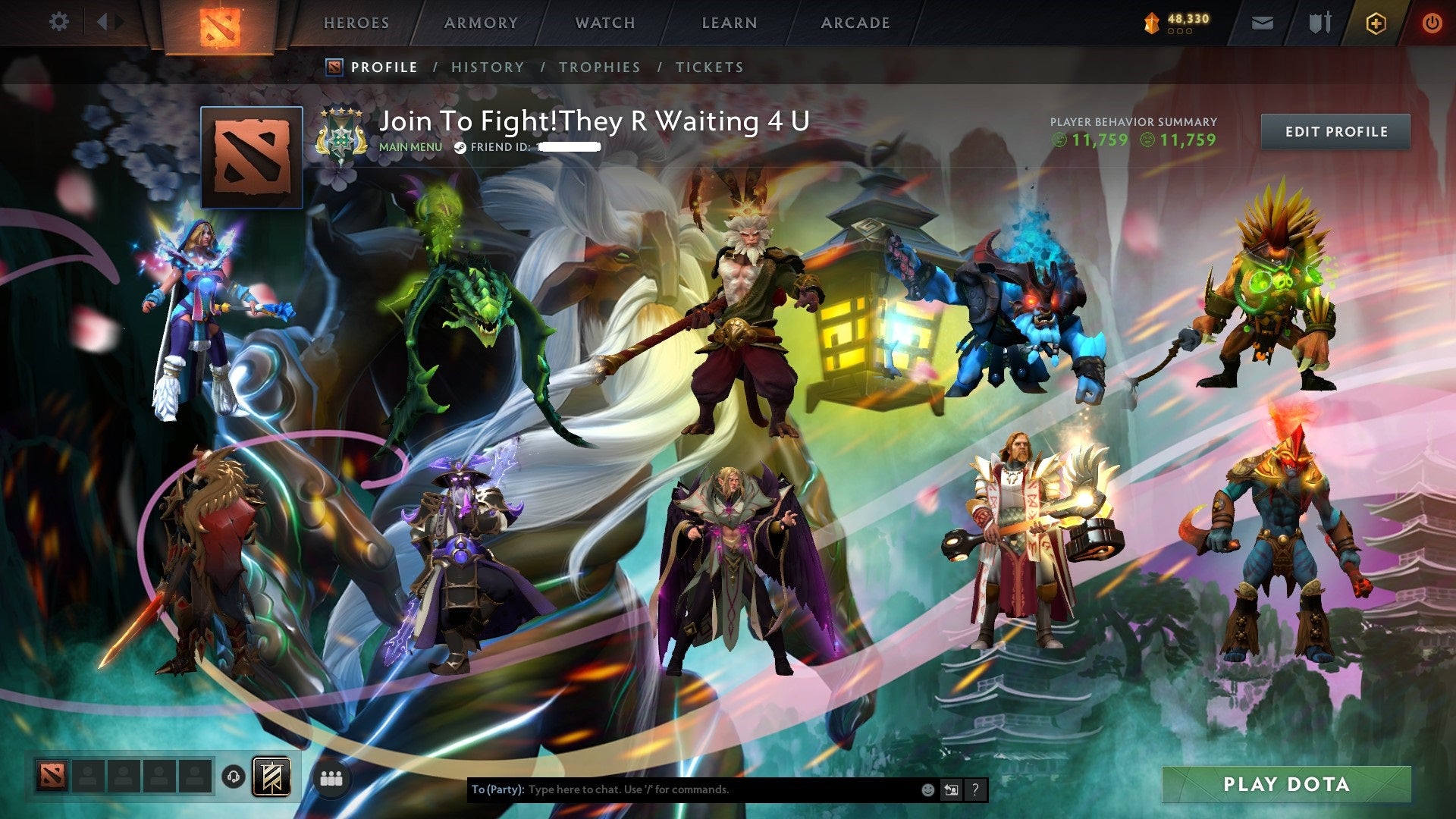Click the power button to quit Dota 2
1456x819 pixels.
pyautogui.click(x=1432, y=23)
